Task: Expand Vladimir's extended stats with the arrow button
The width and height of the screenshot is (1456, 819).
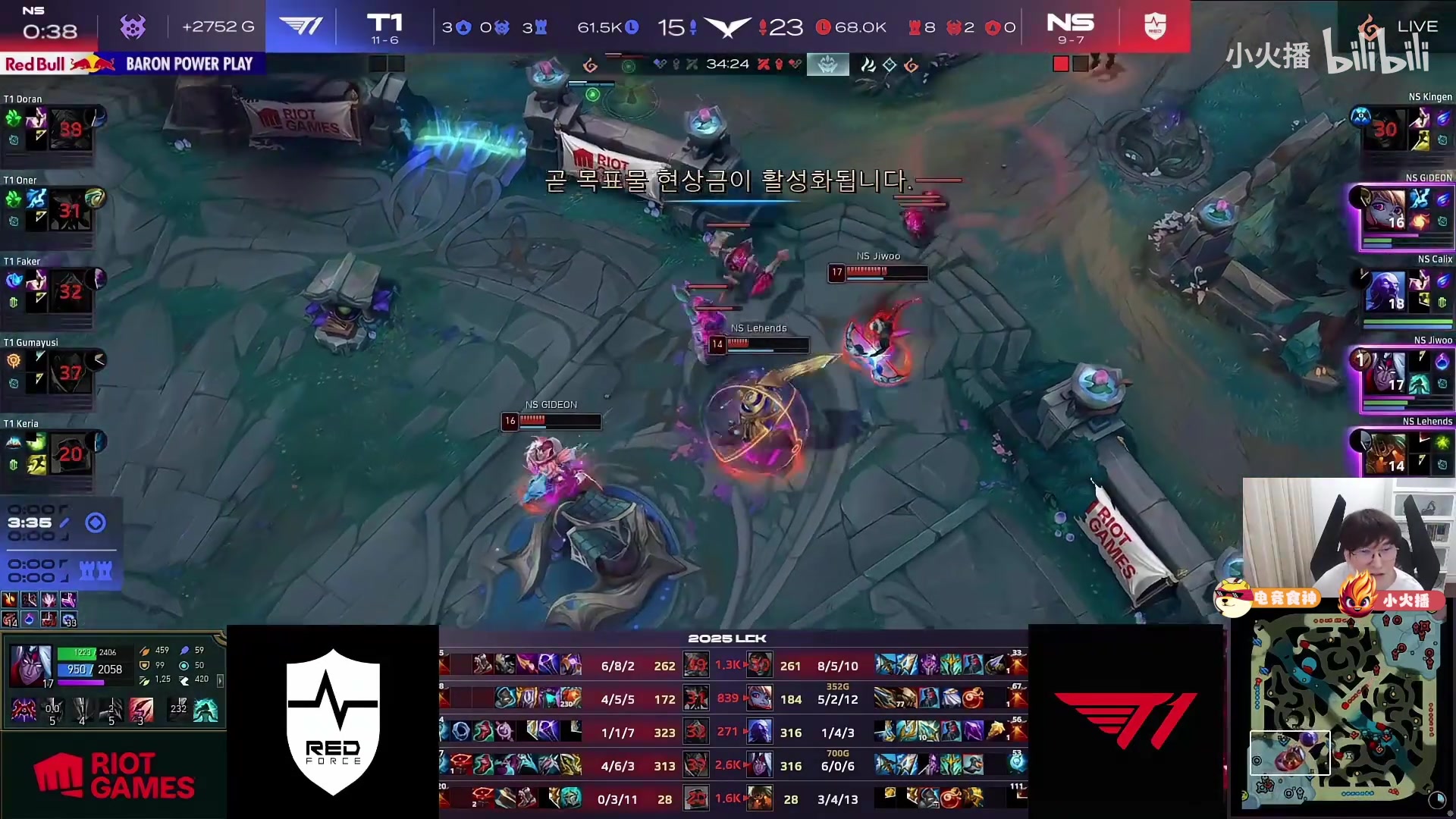Action: pyautogui.click(x=221, y=682)
